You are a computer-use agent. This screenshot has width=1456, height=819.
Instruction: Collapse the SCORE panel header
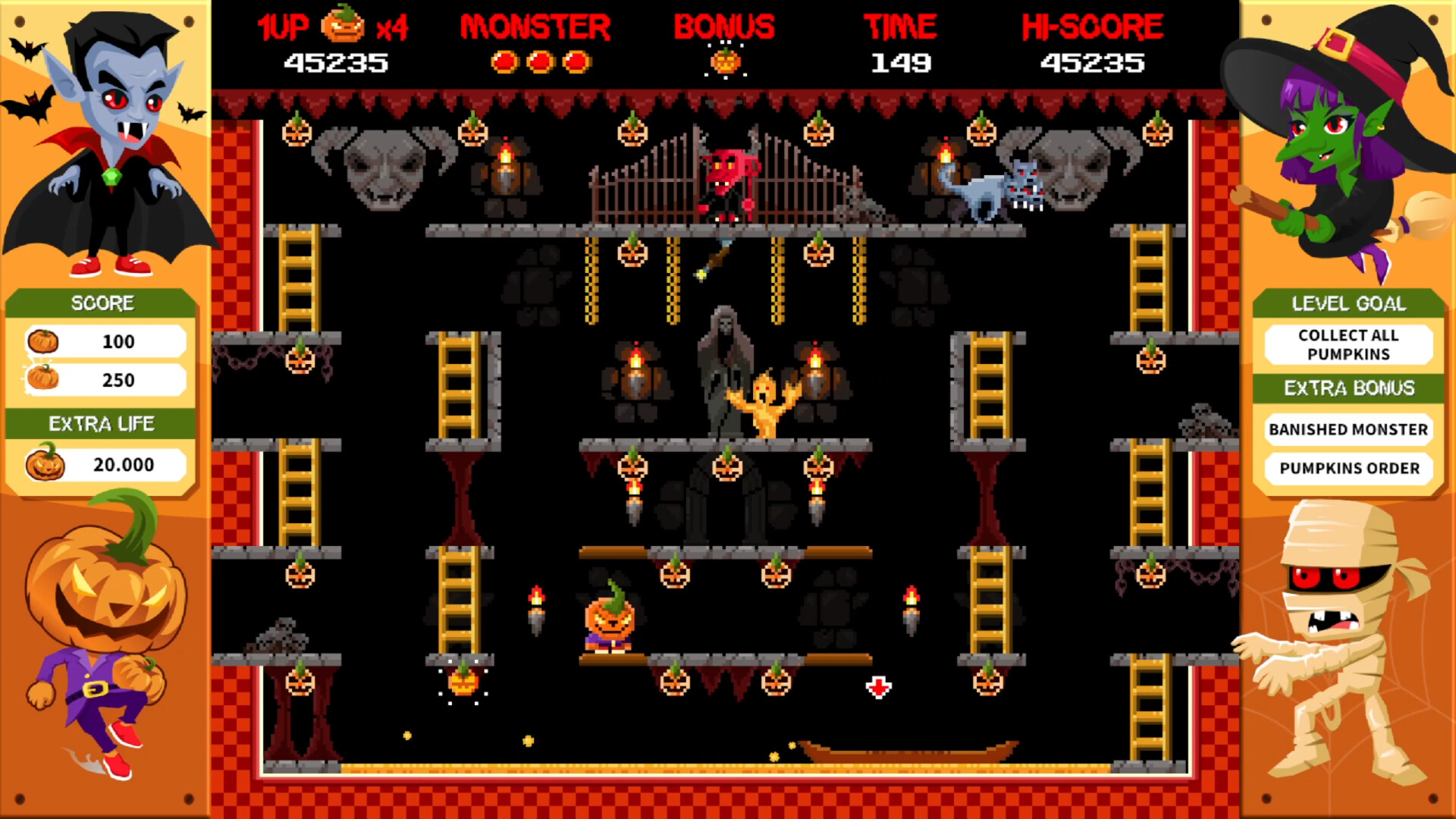[102, 303]
